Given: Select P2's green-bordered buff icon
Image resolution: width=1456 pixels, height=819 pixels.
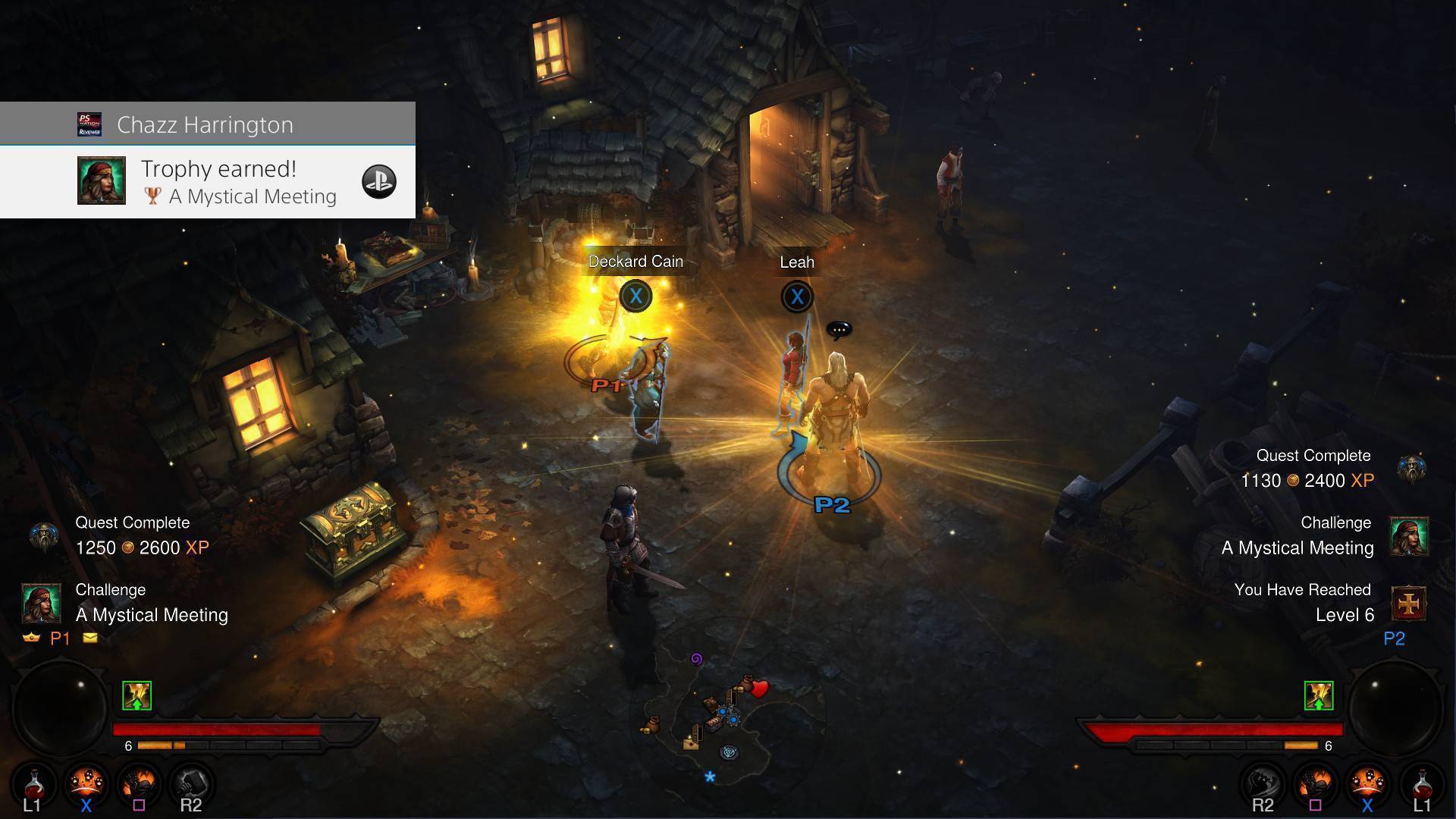Looking at the screenshot, I should coord(1319,695).
